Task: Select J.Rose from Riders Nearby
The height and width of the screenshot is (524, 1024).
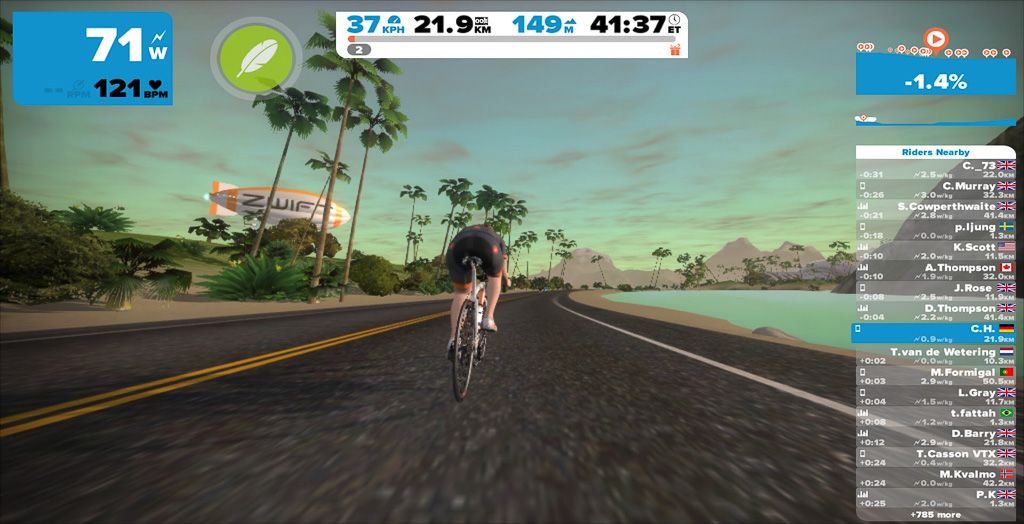Action: tap(935, 293)
